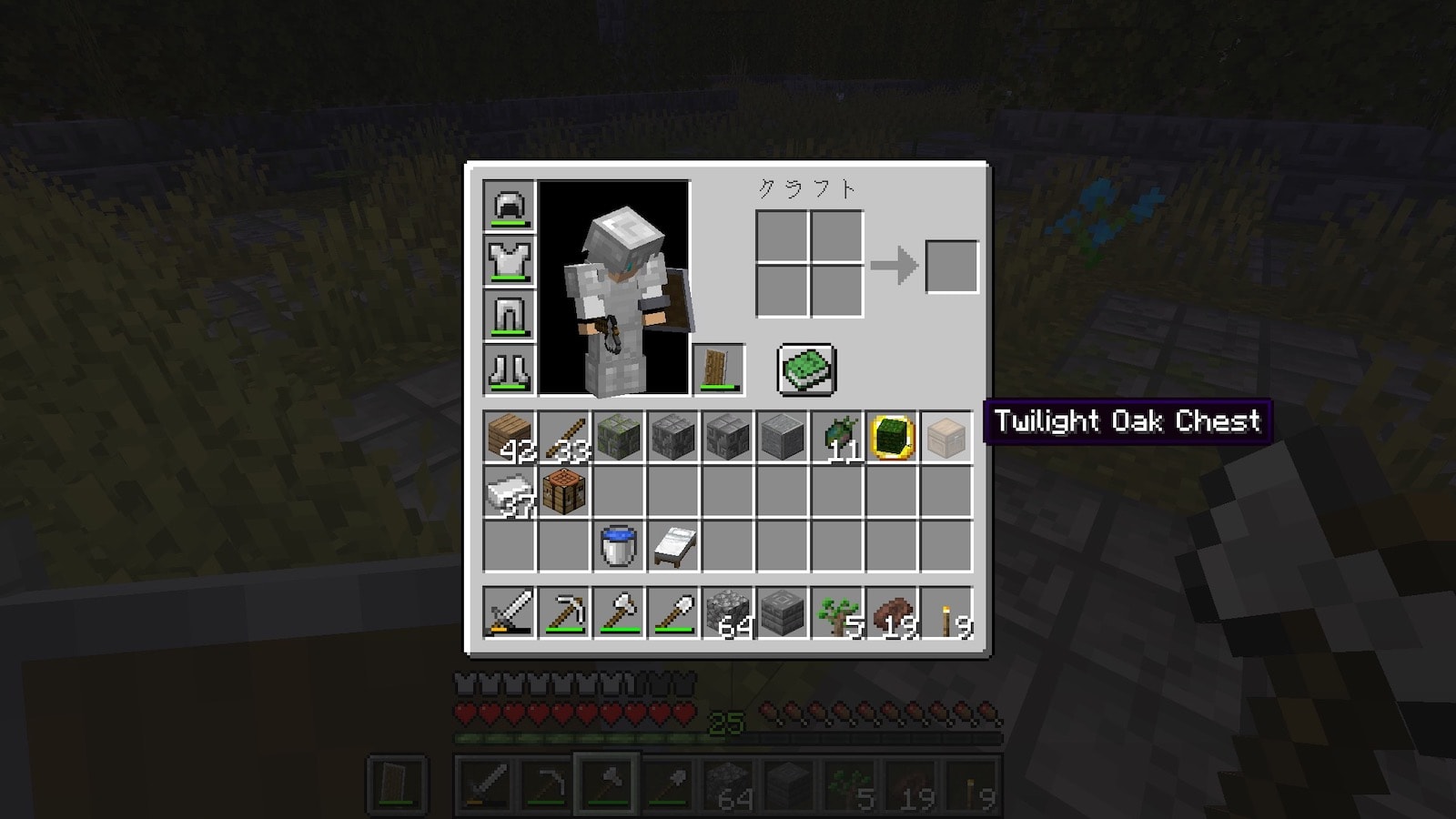Pick up the water bucket

tap(618, 547)
